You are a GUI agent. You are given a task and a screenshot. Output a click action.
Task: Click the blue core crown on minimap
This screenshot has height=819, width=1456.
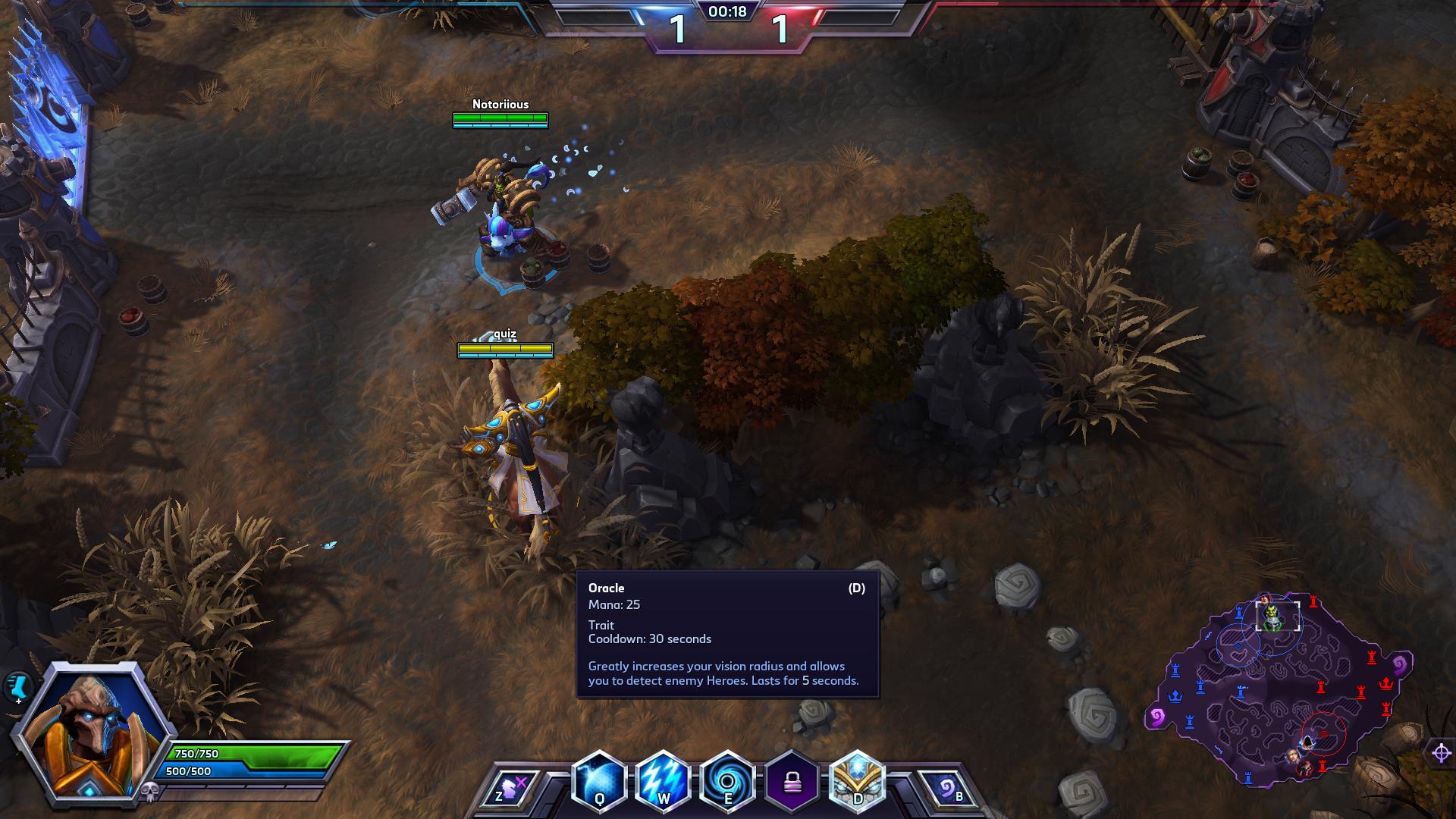[x=1175, y=695]
